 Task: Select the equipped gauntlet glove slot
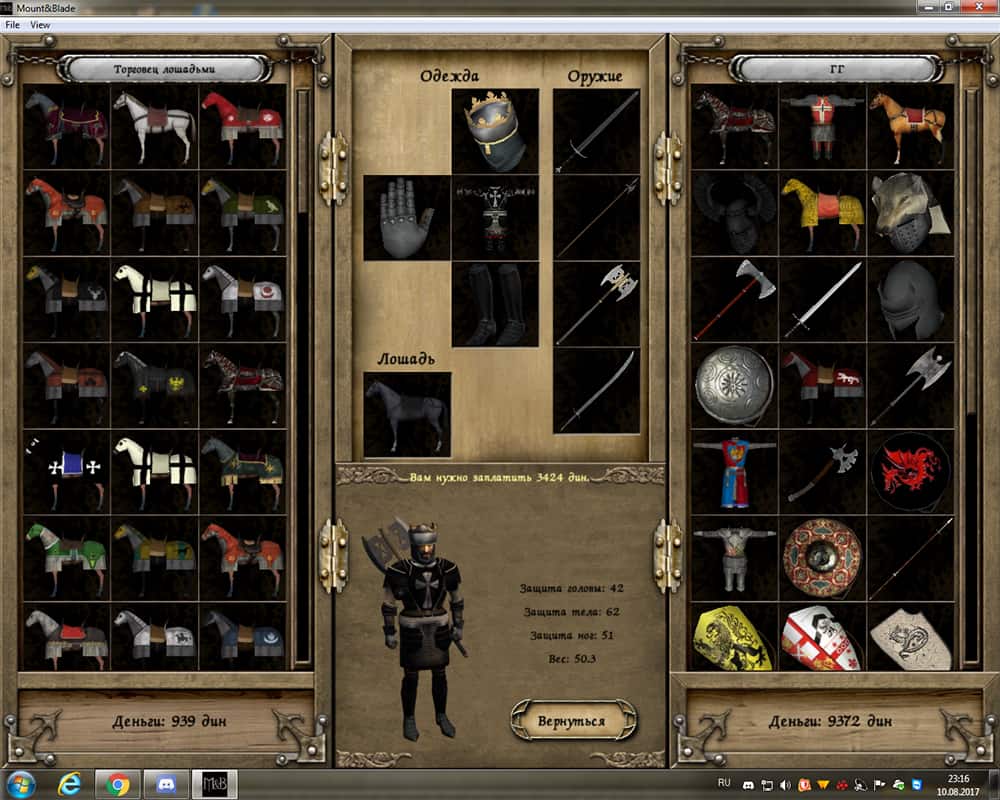point(406,218)
